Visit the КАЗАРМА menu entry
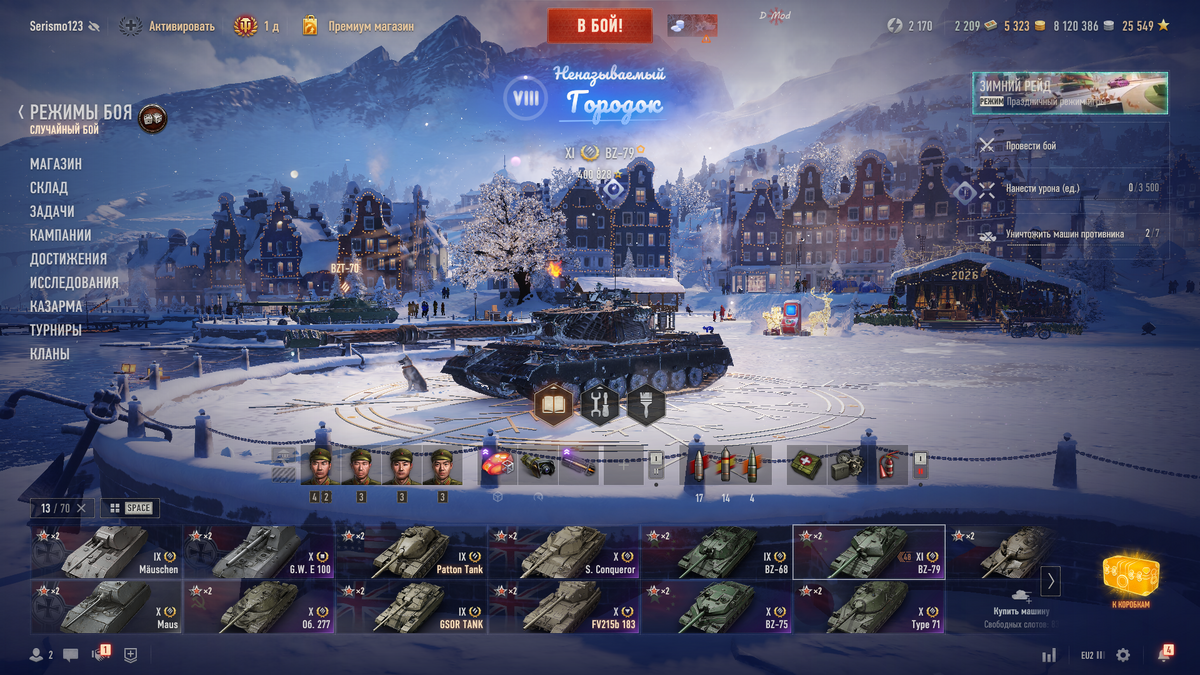Screen dimensions: 1200x675 tap(56, 307)
